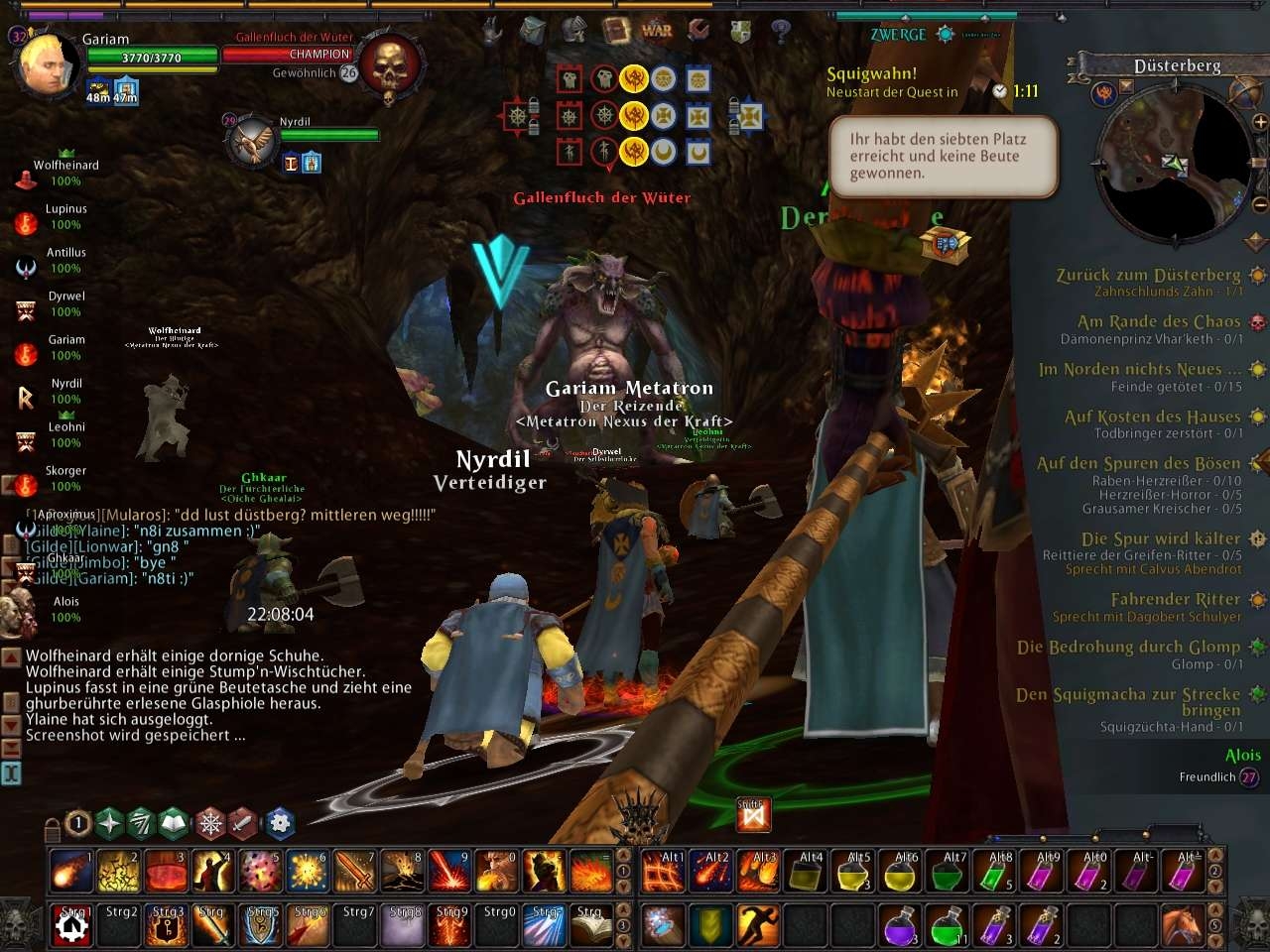Open the Tome of Knowledge book icon
The image size is (1270, 952).
click(x=616, y=30)
